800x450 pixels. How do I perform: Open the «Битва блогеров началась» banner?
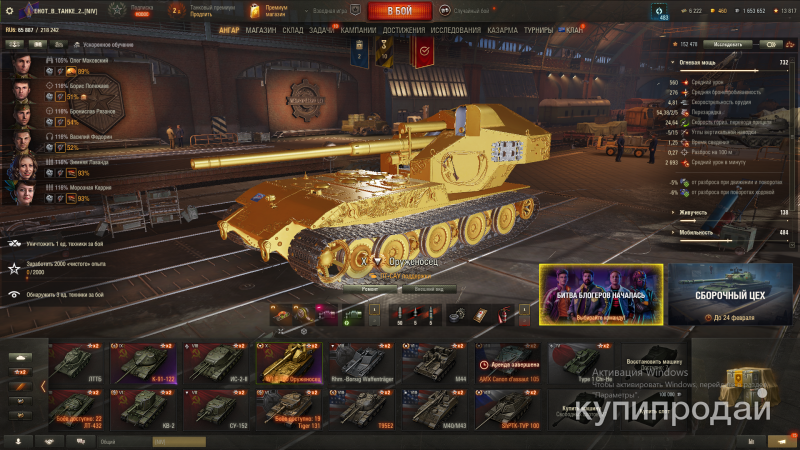tap(603, 297)
